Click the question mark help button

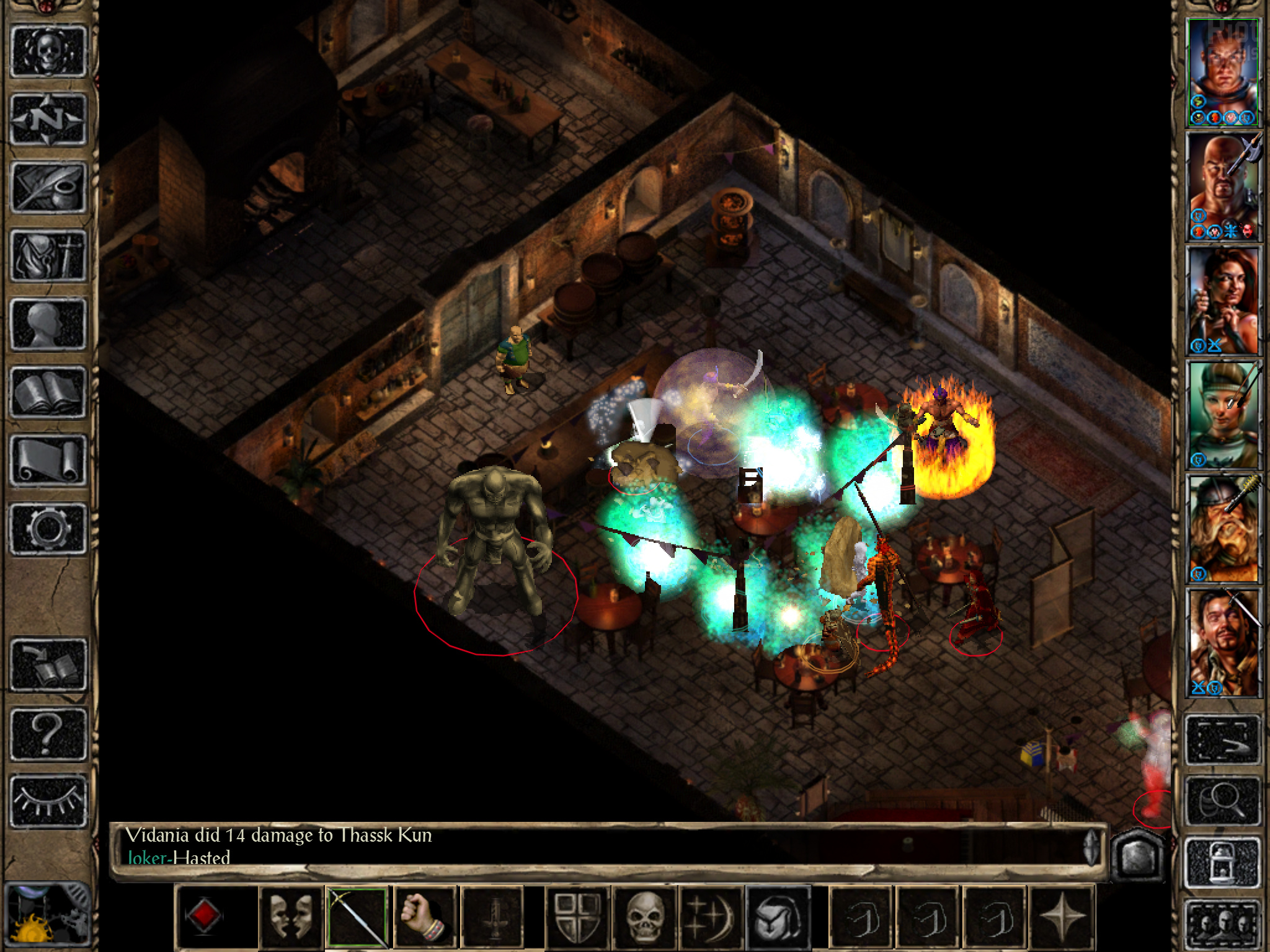[x=48, y=732]
